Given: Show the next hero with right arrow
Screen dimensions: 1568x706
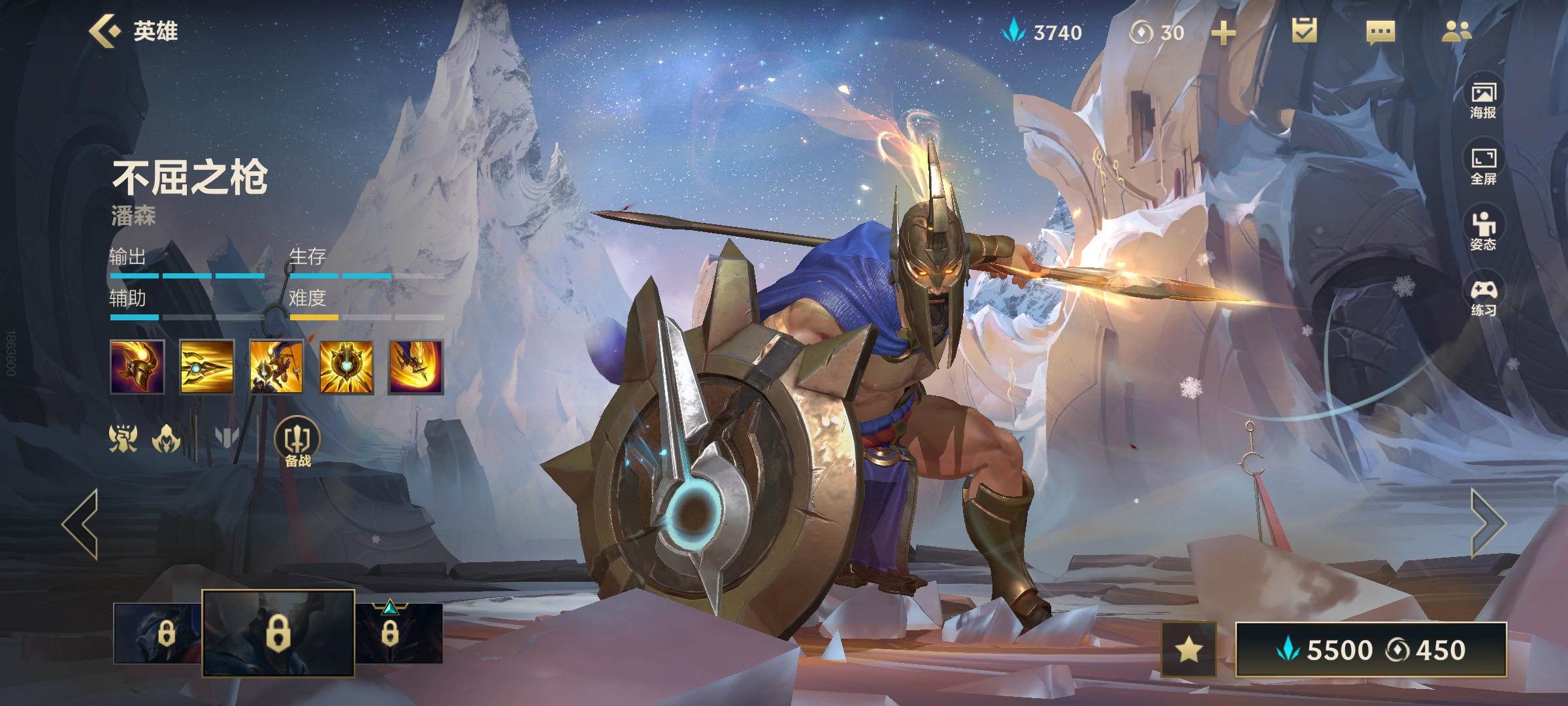Looking at the screenshot, I should [1487, 523].
